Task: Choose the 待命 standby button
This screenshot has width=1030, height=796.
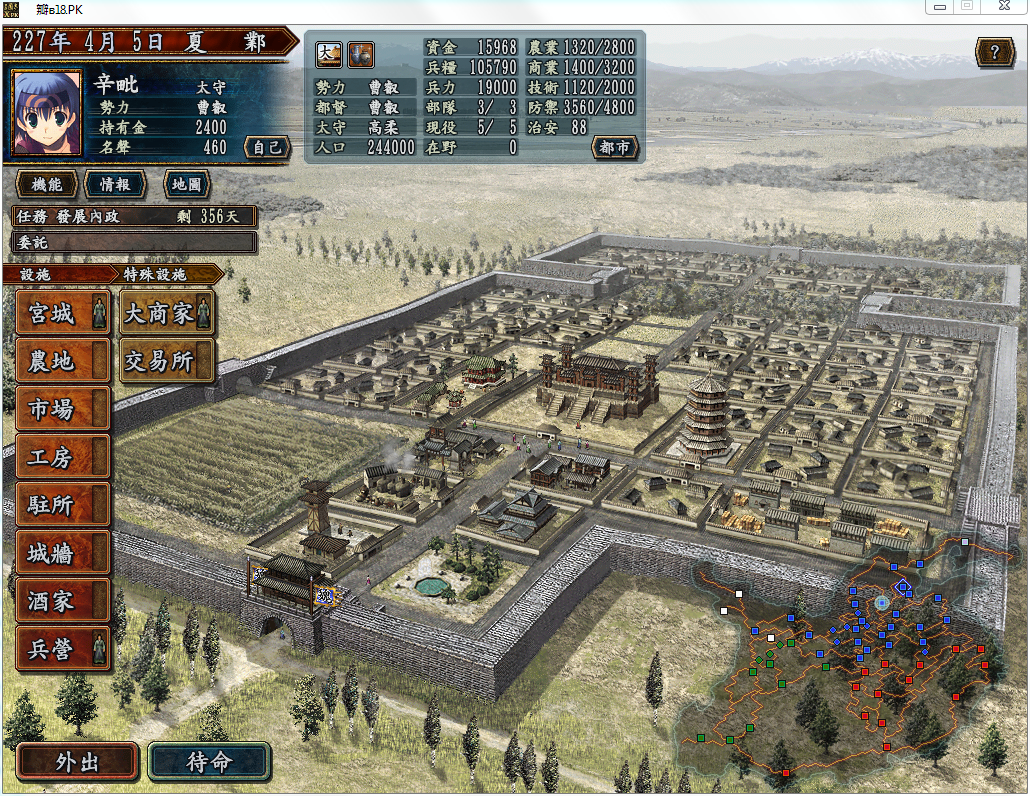Action: 209,762
